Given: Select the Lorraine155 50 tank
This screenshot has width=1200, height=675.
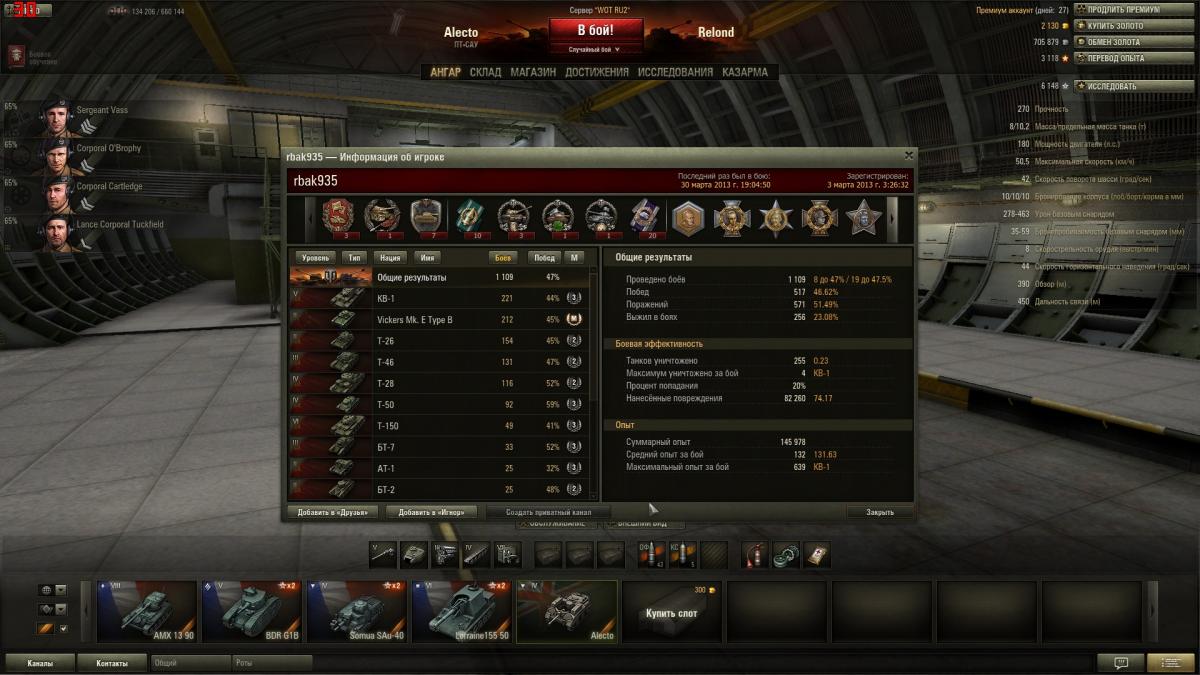Looking at the screenshot, I should pos(461,611).
